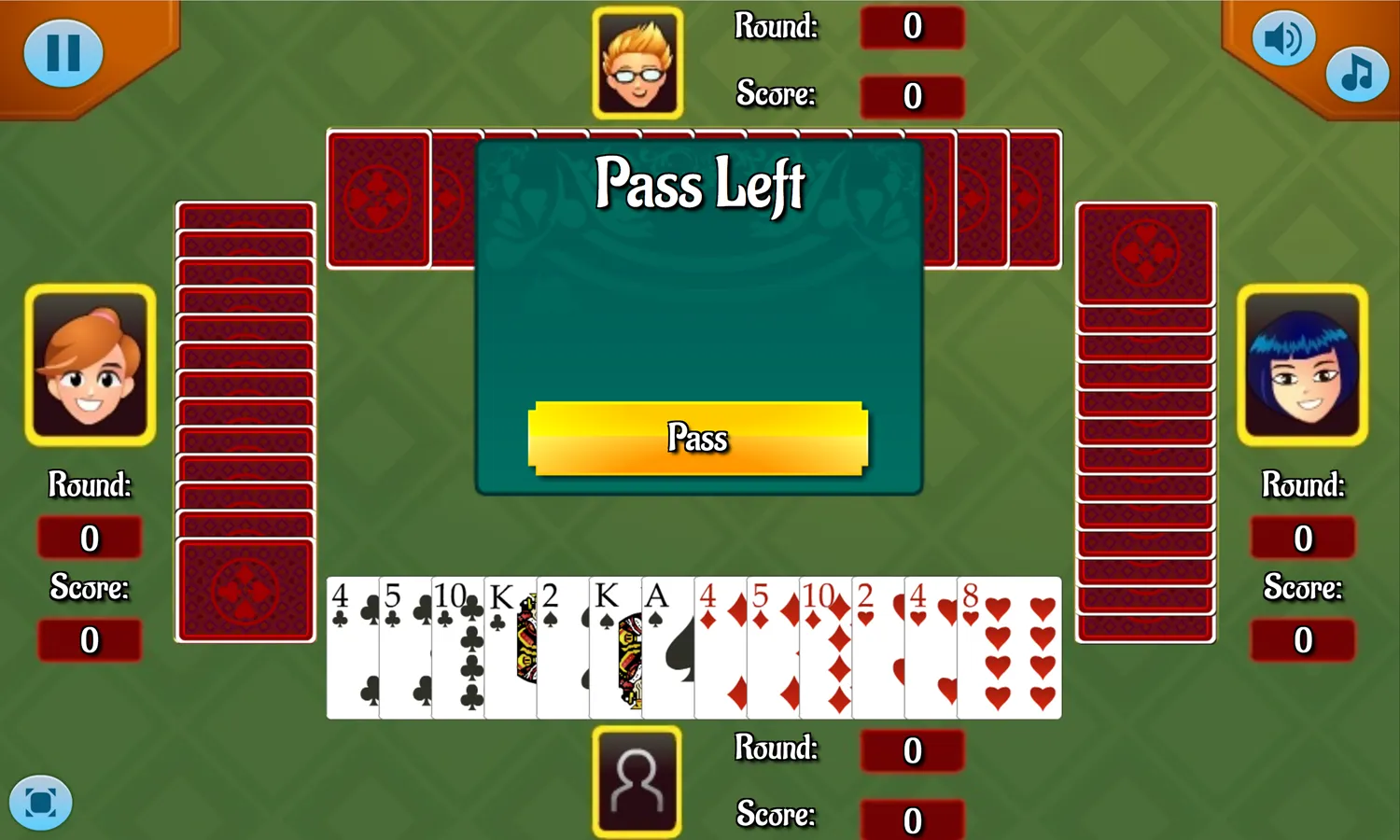Click your Score display at the bottom
The width and height of the screenshot is (1400, 840).
pyautogui.click(x=911, y=819)
